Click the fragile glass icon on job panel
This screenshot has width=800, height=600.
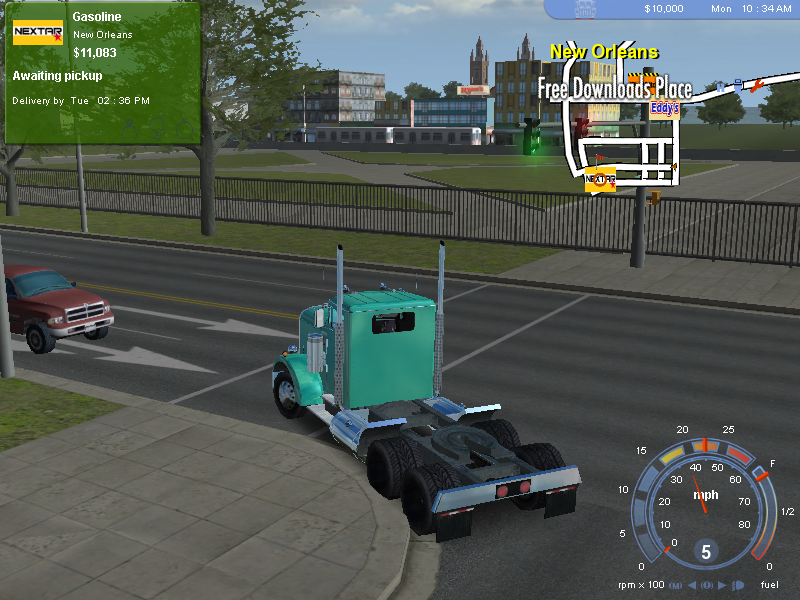[157, 127]
